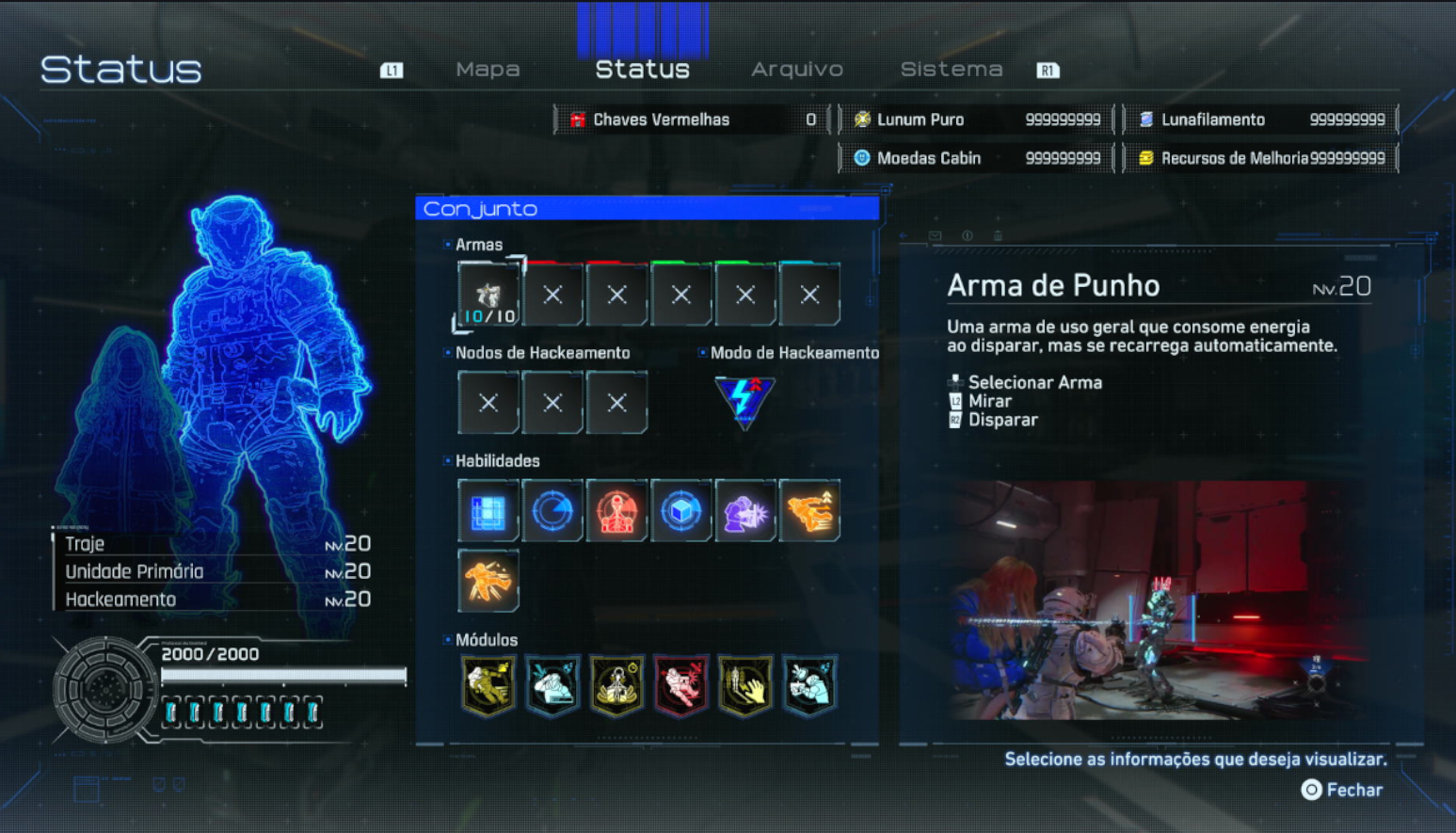Select the Unidade Primária row
Viewport: 1456px width, 833px height.
pyautogui.click(x=216, y=571)
